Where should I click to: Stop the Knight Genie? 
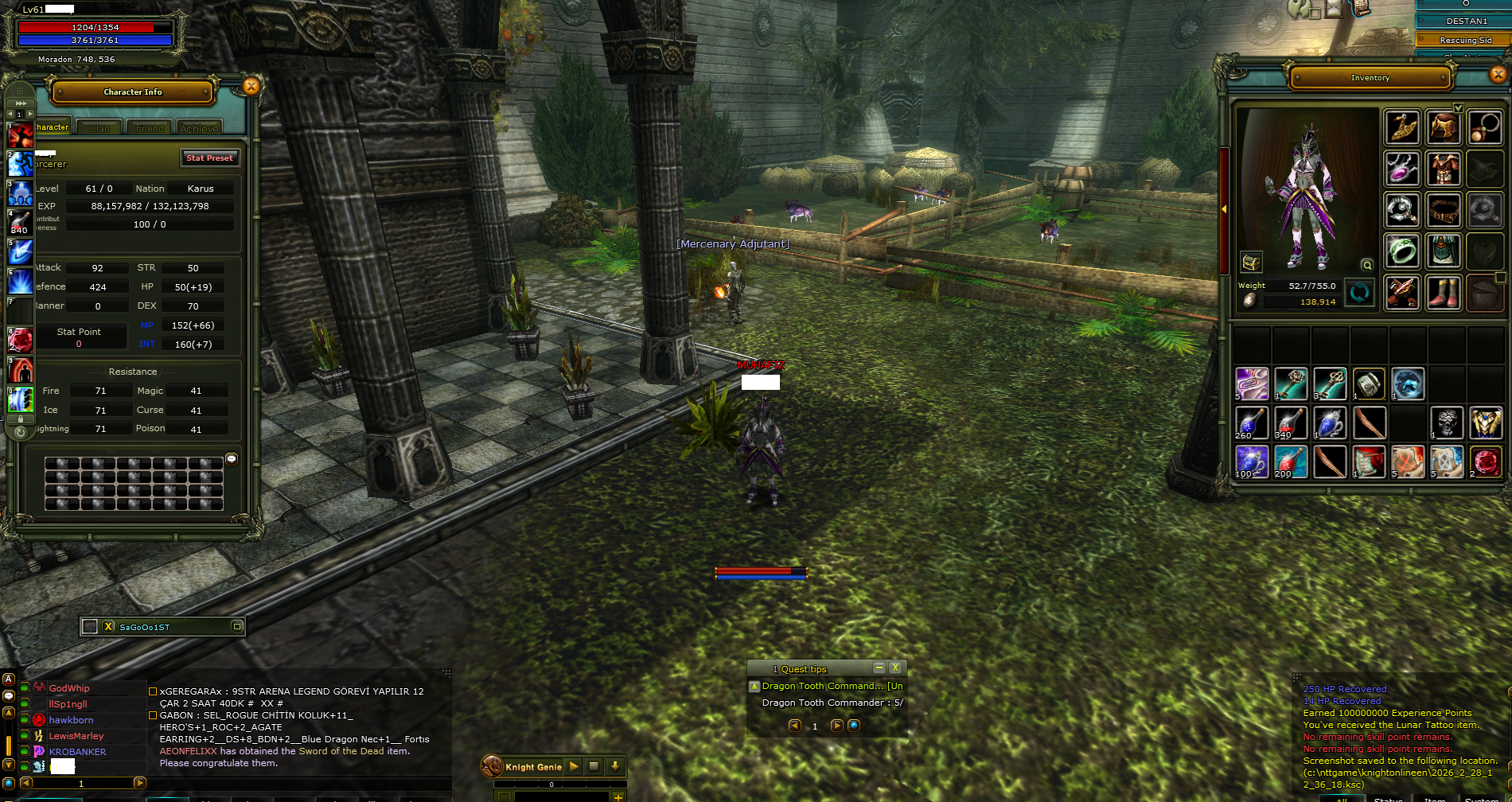click(594, 767)
